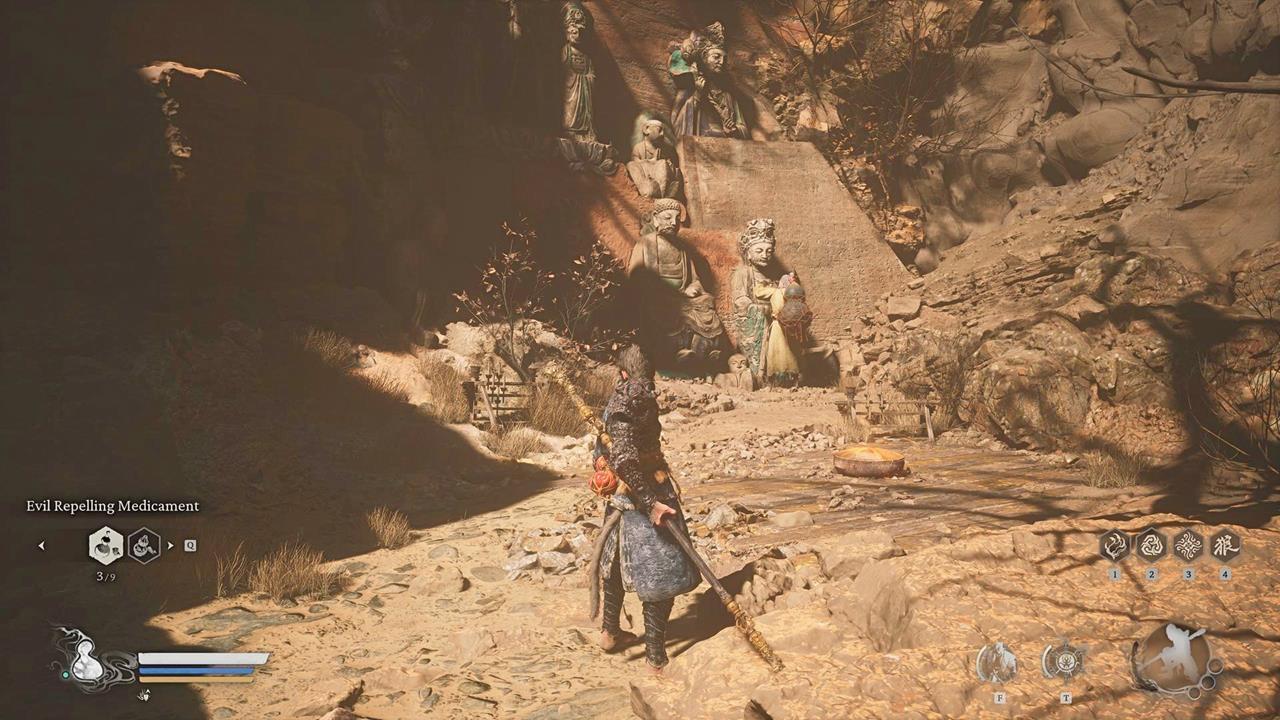This screenshot has height=720, width=1280.
Task: Click the 3/9 item count below the slot
Action: click(x=105, y=575)
